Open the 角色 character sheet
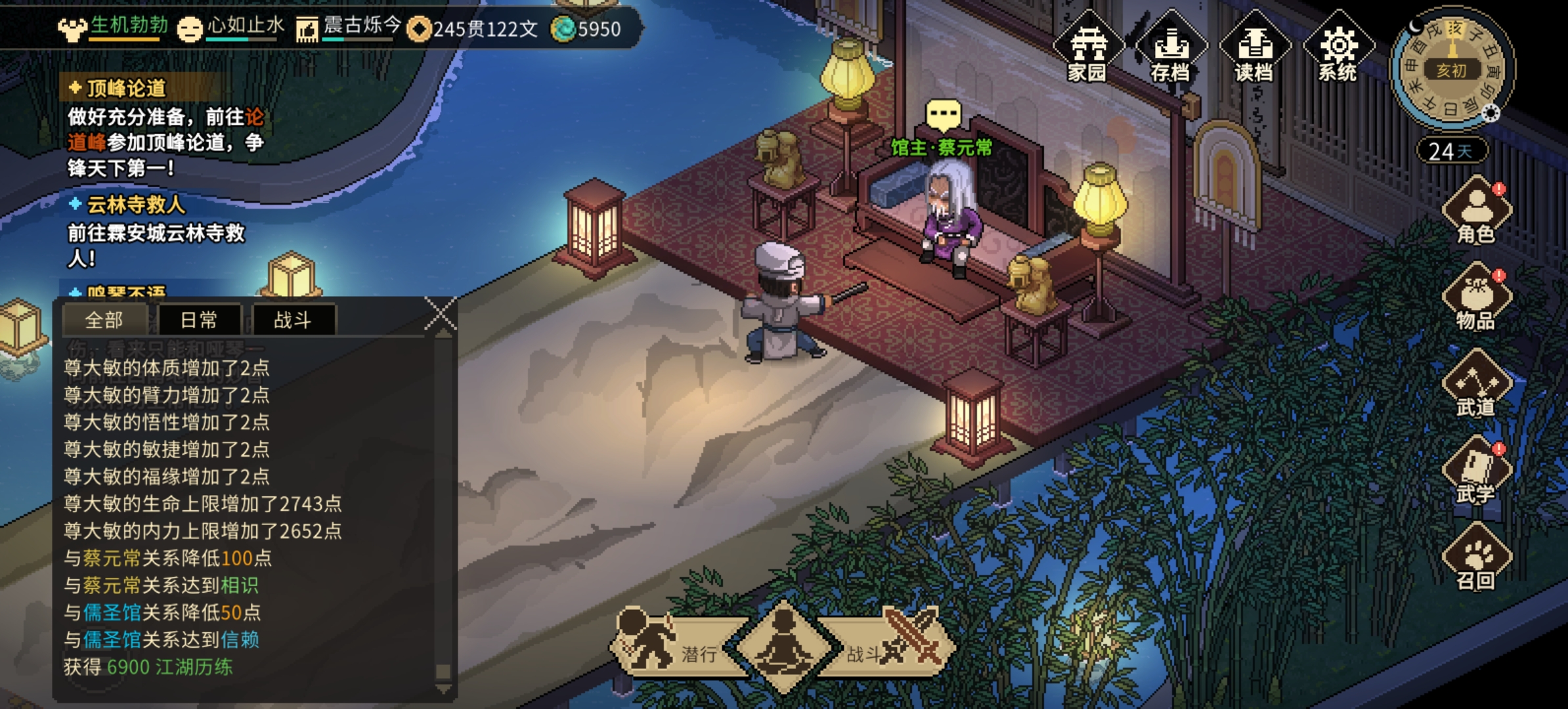This screenshot has width=1568, height=709. pos(1476,211)
